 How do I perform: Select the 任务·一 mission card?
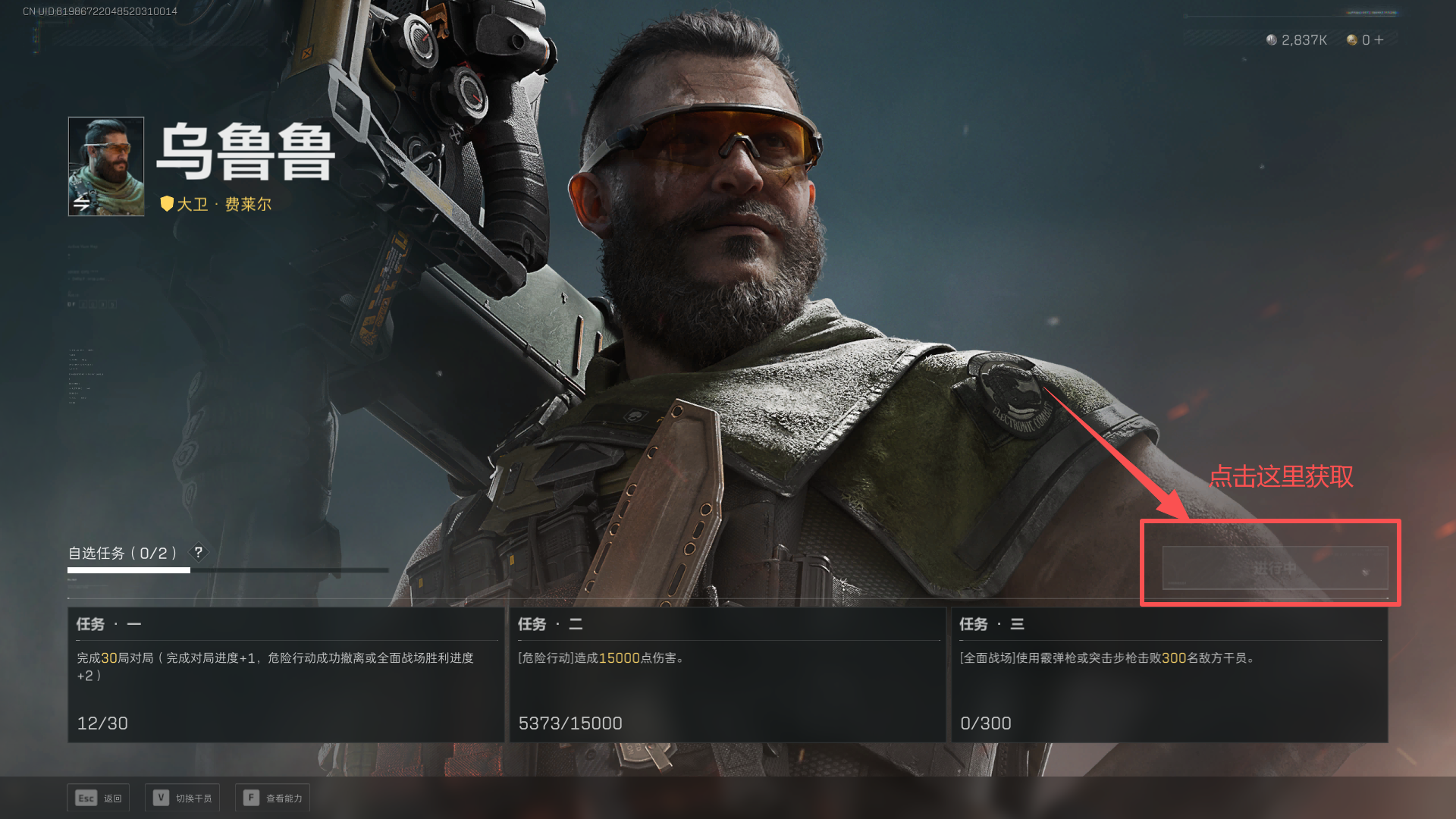pyautogui.click(x=286, y=674)
